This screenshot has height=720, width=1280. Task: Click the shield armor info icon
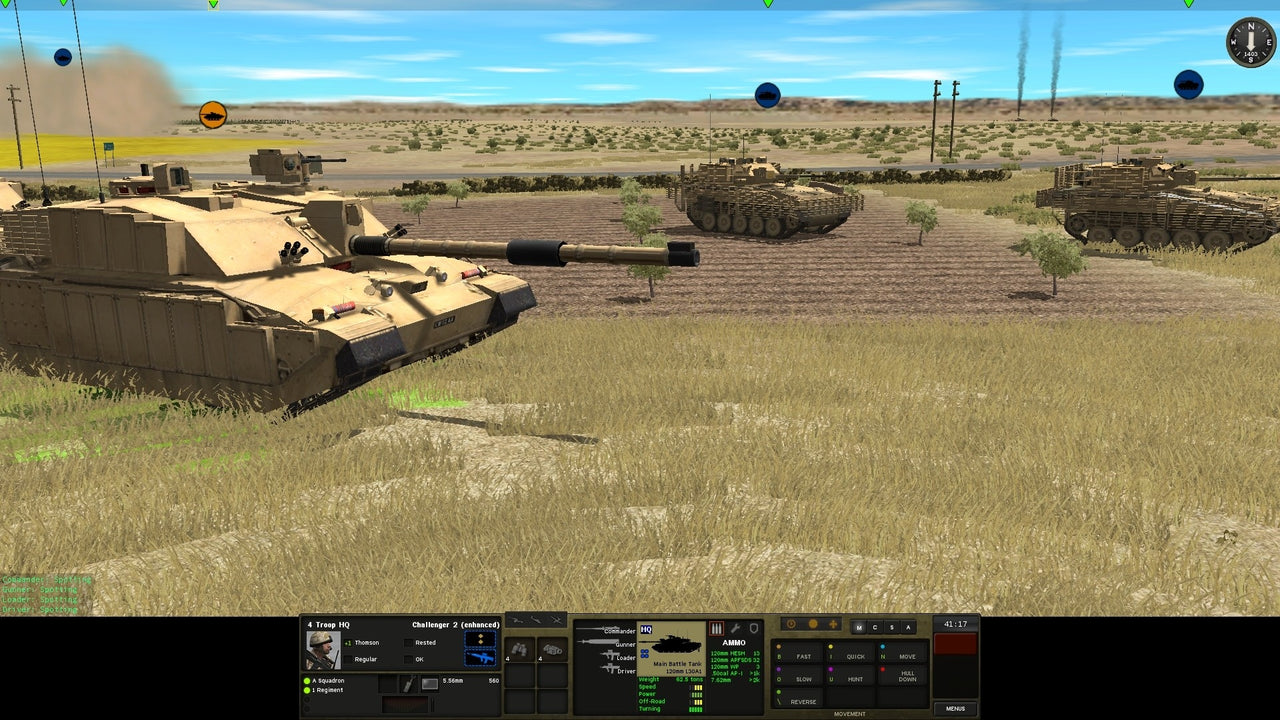753,627
